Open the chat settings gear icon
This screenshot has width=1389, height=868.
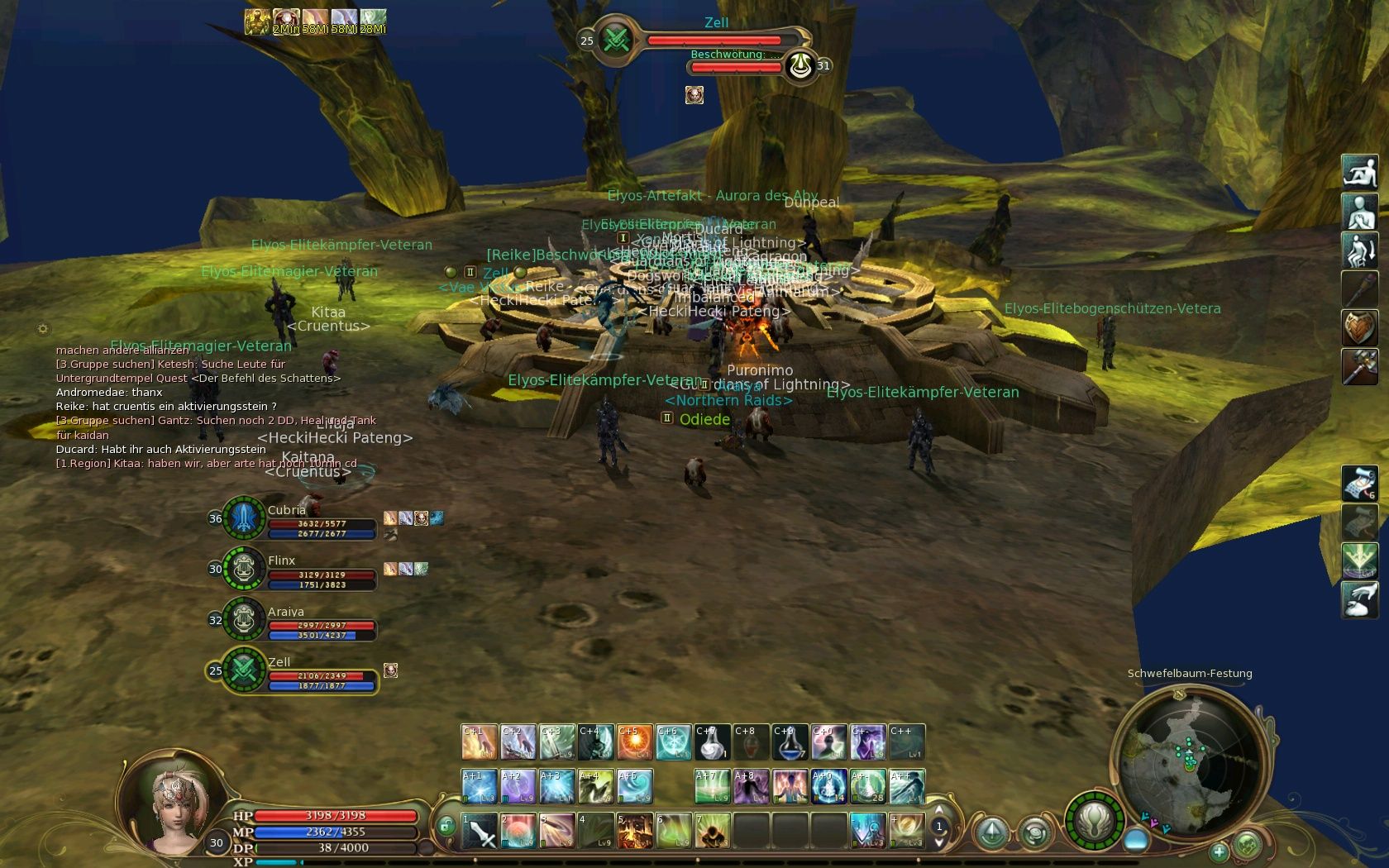(43, 329)
